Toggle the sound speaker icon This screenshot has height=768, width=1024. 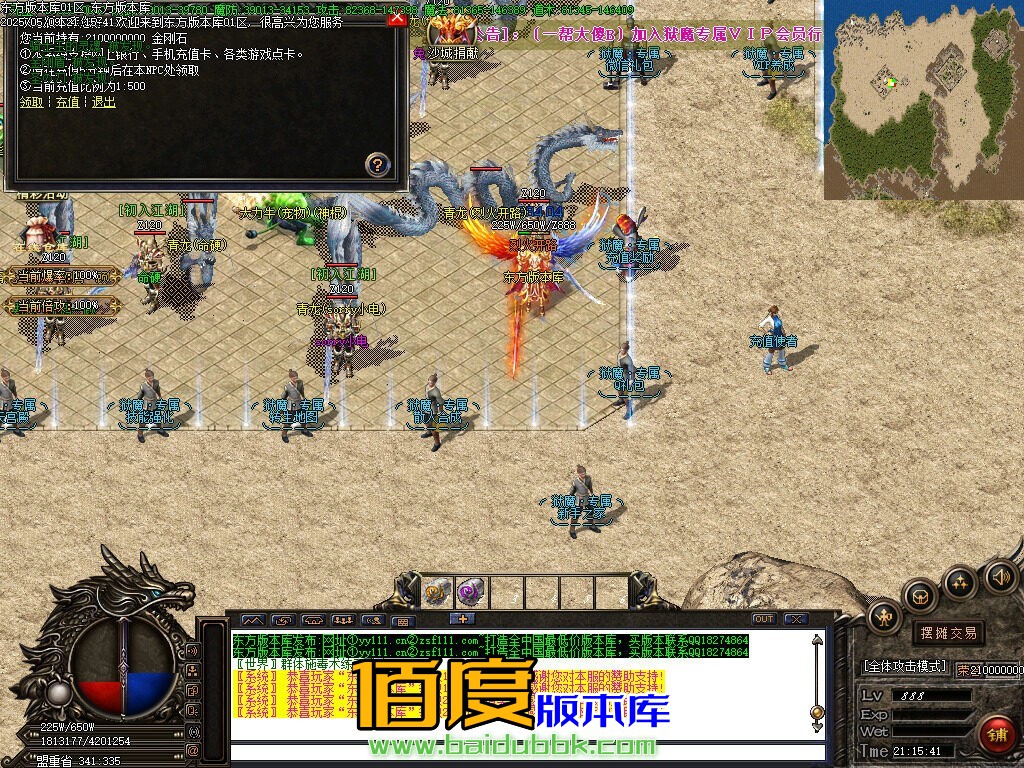999,576
